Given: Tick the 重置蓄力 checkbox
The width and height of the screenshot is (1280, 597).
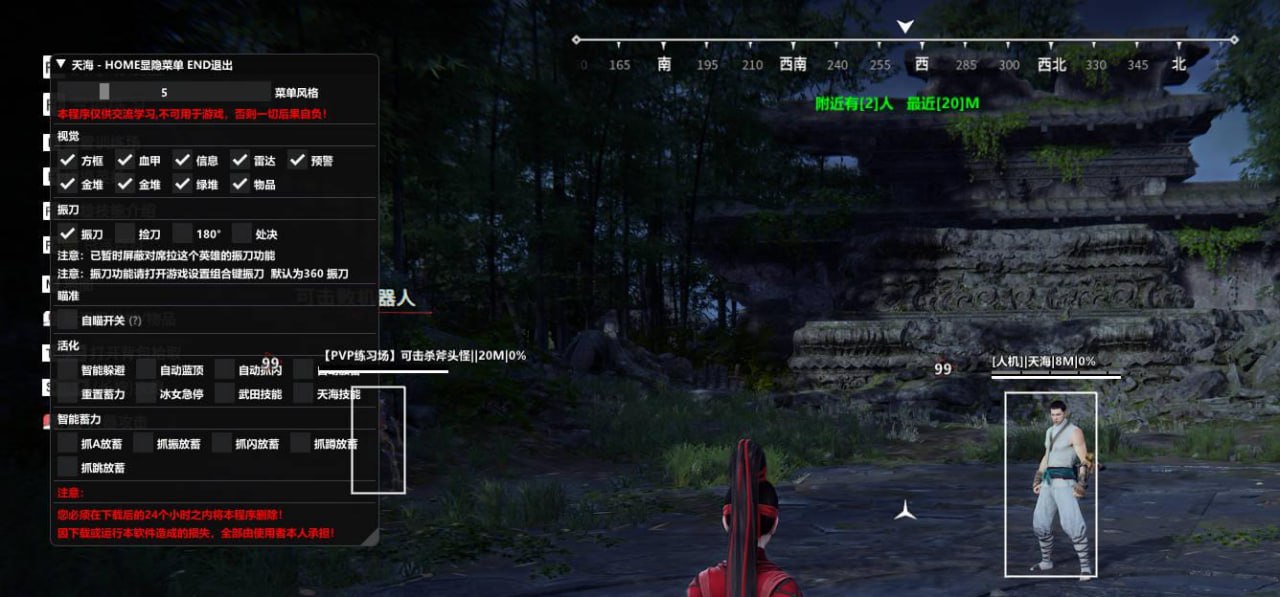Looking at the screenshot, I should pos(67,394).
